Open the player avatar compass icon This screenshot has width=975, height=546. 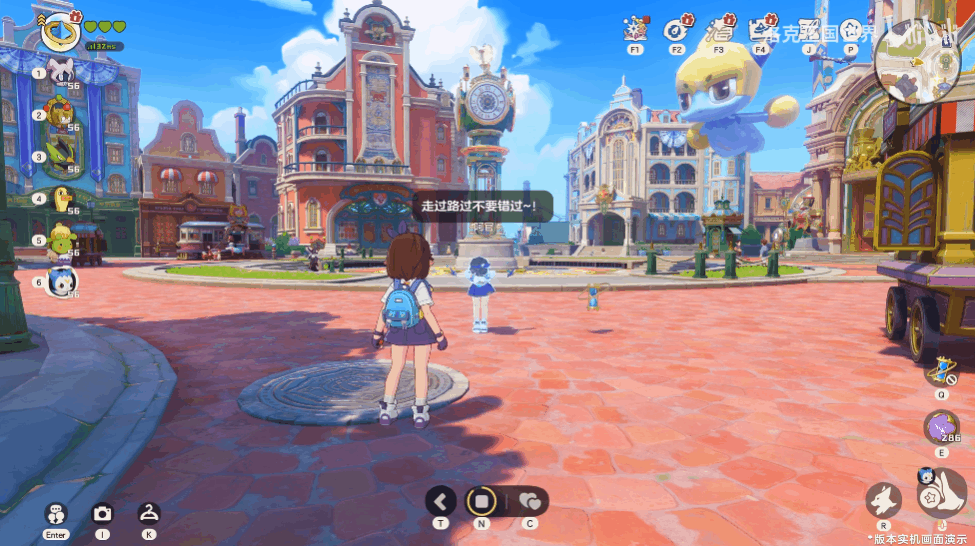[60, 32]
